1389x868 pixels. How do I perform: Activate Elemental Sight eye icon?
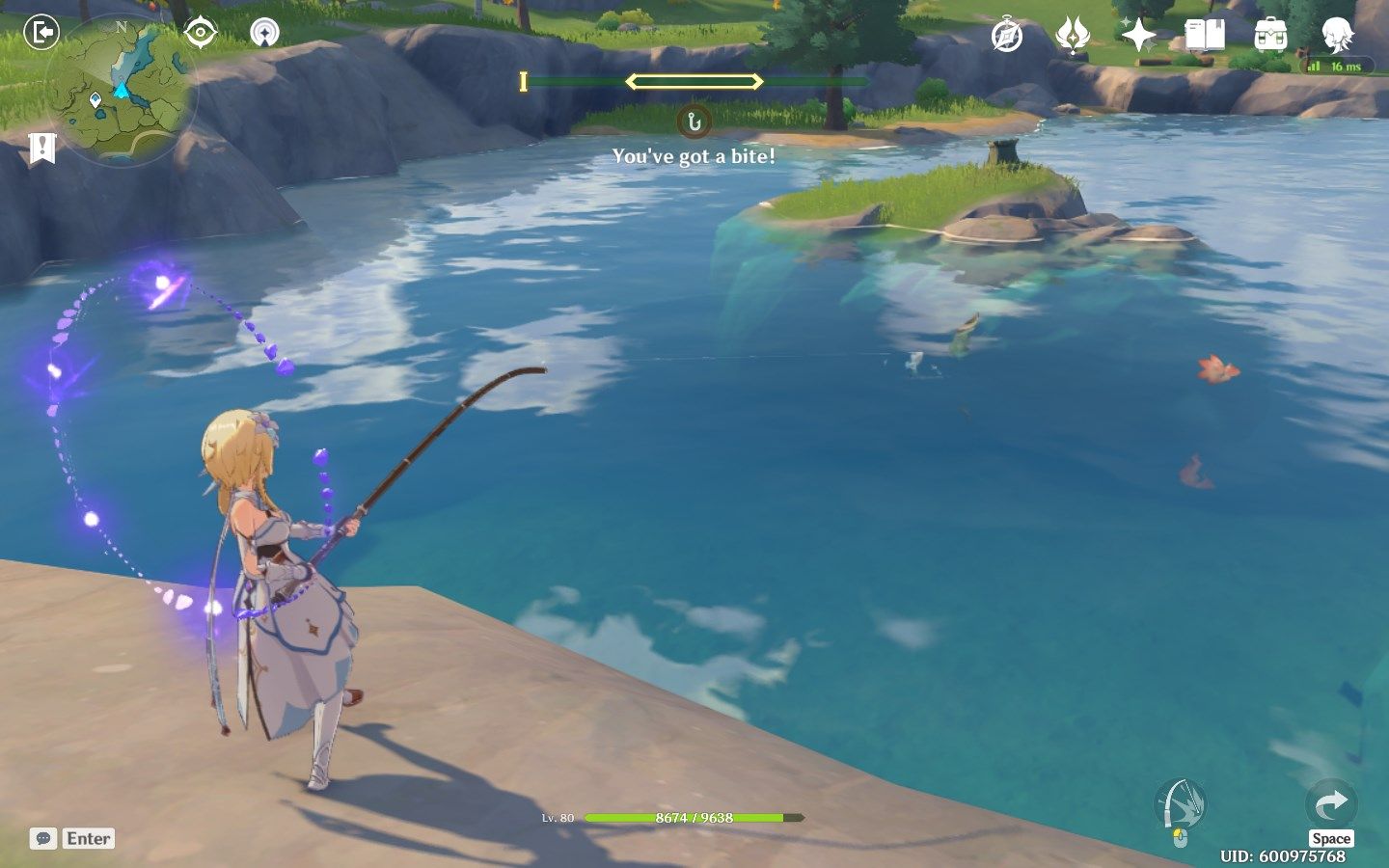point(199,32)
